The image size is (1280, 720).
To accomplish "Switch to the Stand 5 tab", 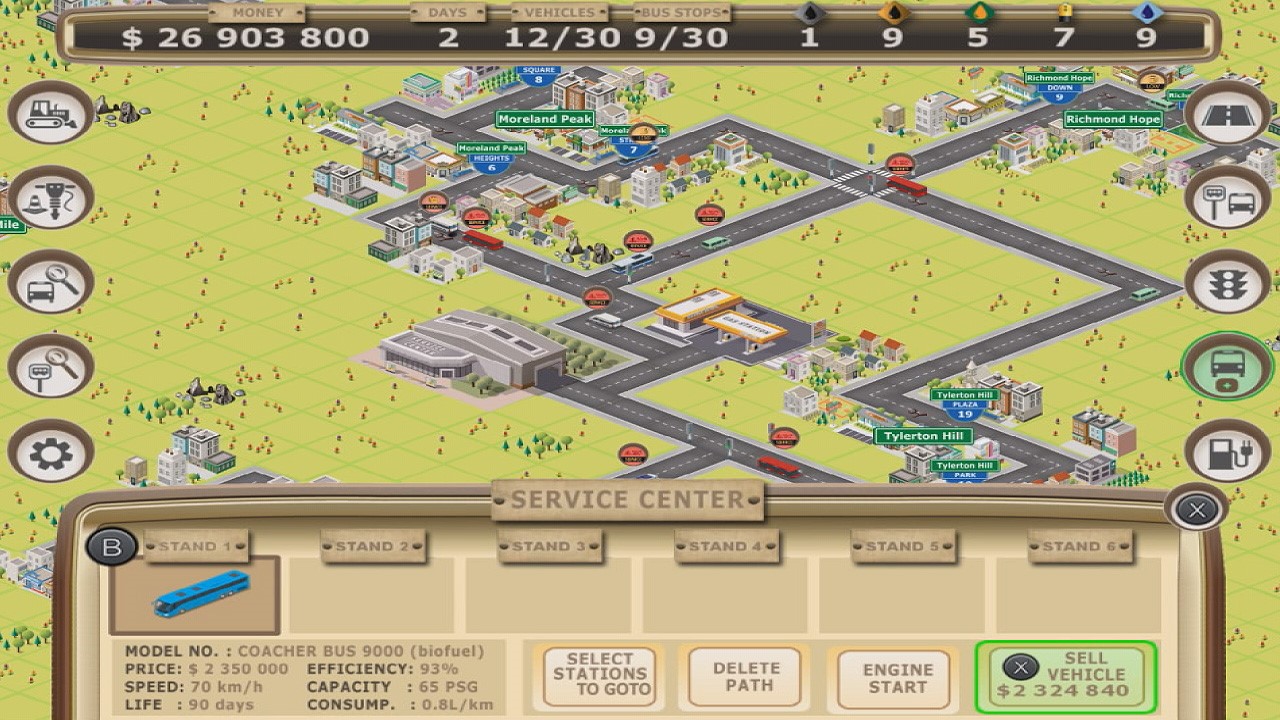I will [901, 546].
